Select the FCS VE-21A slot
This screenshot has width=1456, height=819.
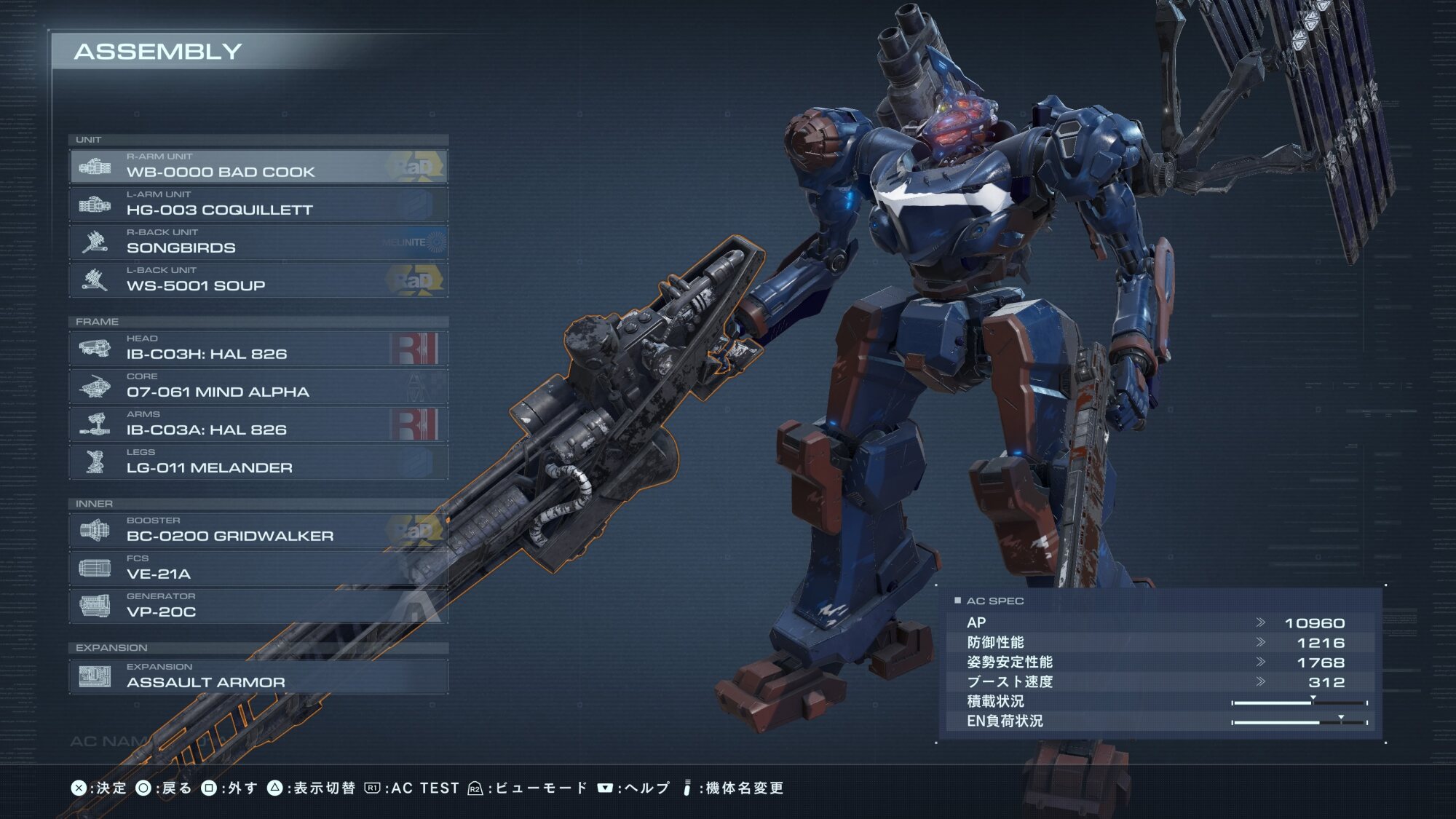258,569
